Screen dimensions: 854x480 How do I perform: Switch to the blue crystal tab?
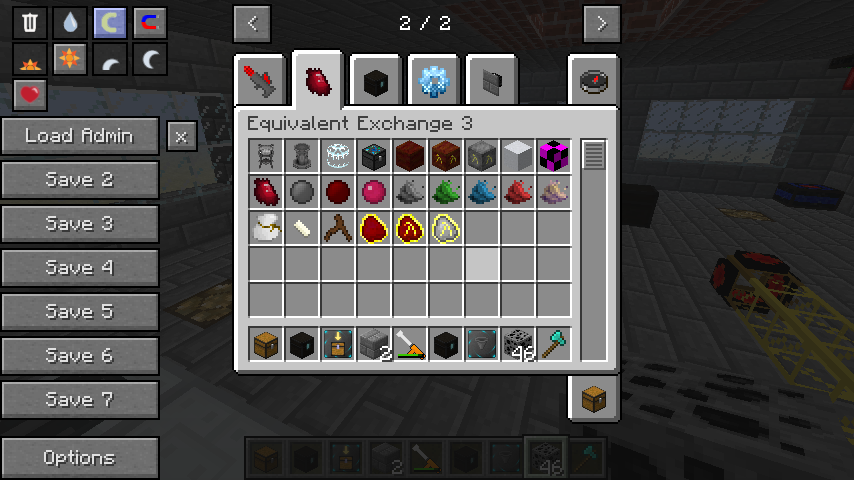click(x=434, y=82)
